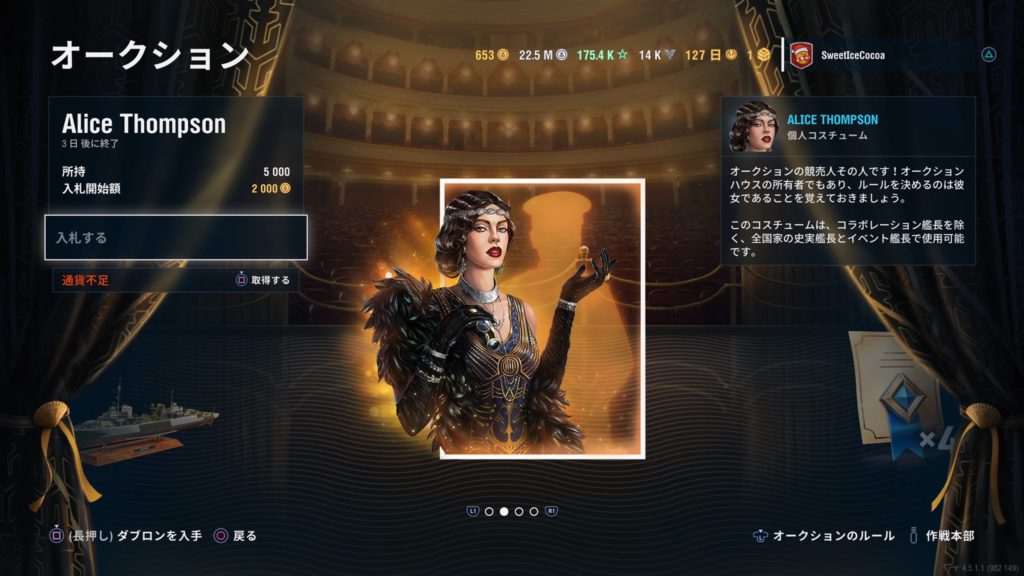Choose 取得する to get currency
Viewport: 1024px width, 576px height.
coord(262,280)
